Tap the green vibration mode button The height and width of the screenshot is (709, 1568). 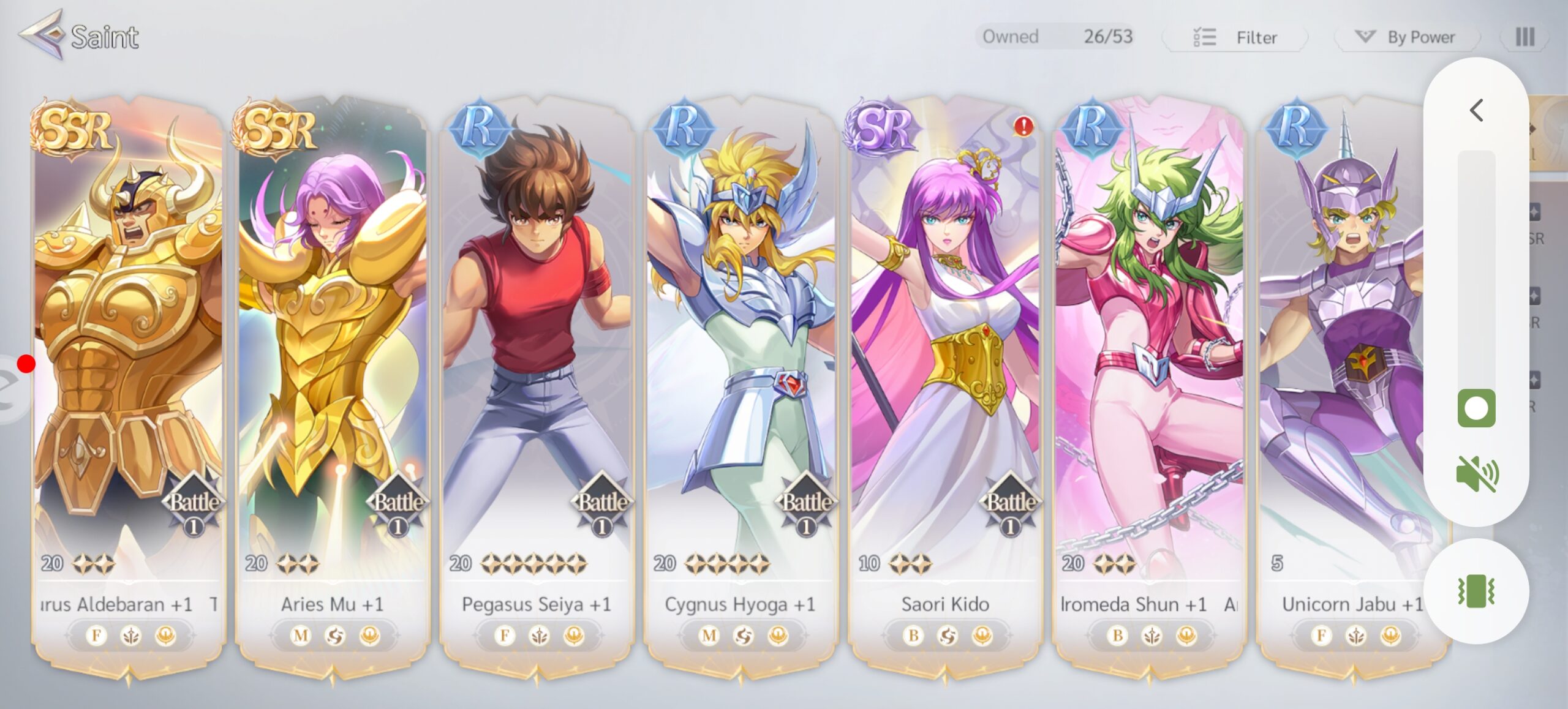point(1476,591)
